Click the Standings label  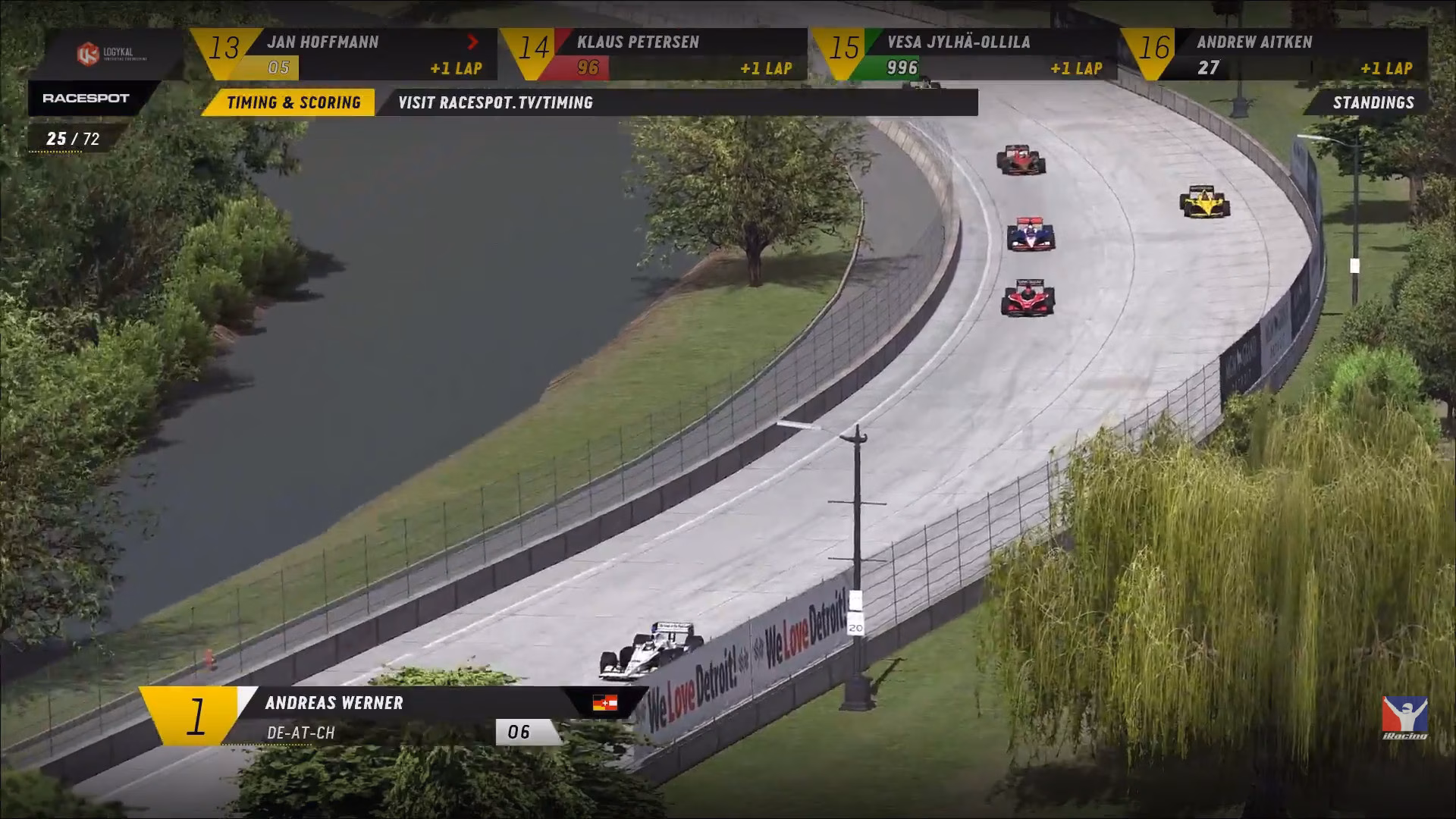coord(1373,103)
